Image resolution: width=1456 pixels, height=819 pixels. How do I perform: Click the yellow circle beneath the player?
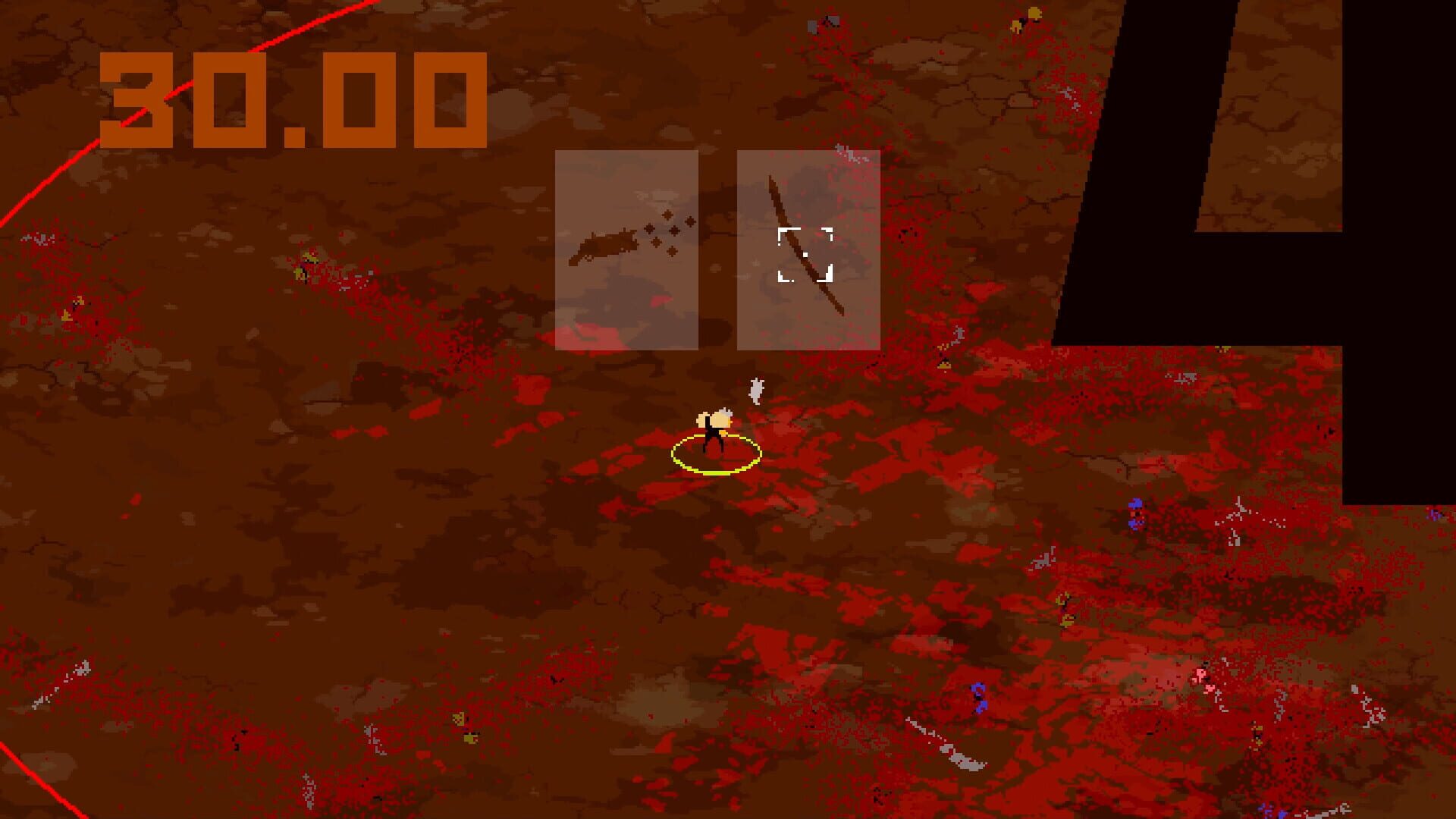(x=715, y=472)
